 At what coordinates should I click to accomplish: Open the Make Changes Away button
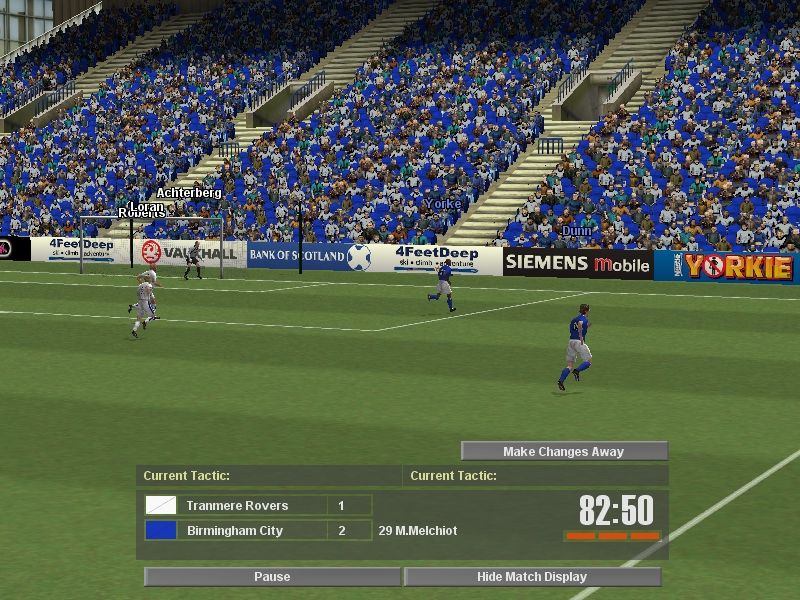pyautogui.click(x=564, y=452)
